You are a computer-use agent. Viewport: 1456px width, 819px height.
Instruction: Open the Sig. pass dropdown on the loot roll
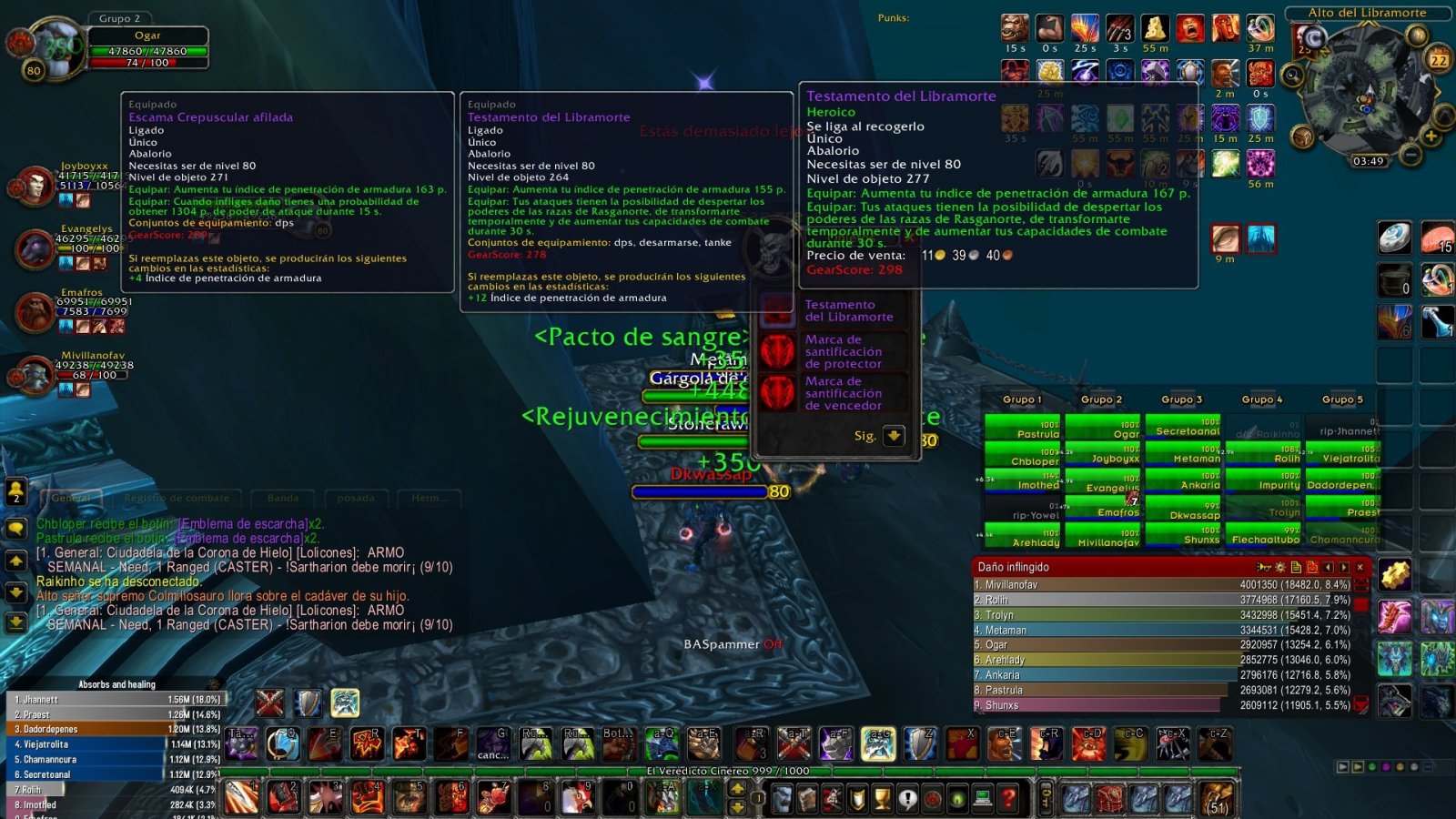pyautogui.click(x=893, y=437)
